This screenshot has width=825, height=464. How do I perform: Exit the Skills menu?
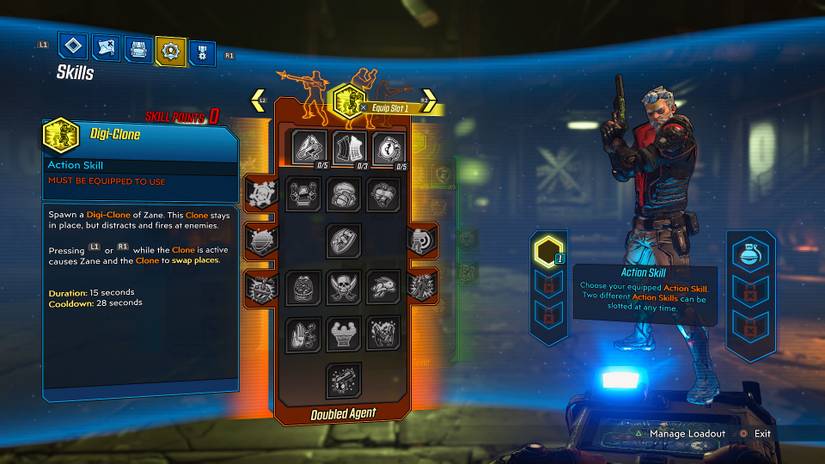click(762, 434)
